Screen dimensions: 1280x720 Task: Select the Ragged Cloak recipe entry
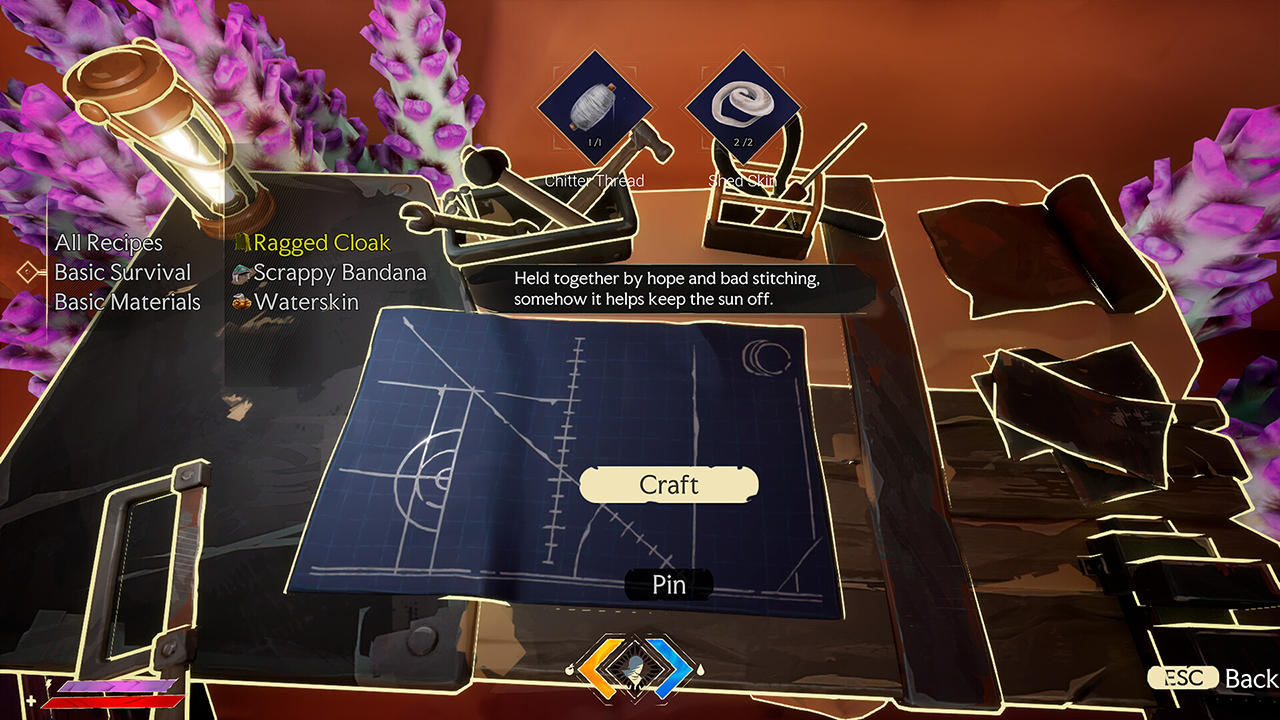[x=320, y=242]
